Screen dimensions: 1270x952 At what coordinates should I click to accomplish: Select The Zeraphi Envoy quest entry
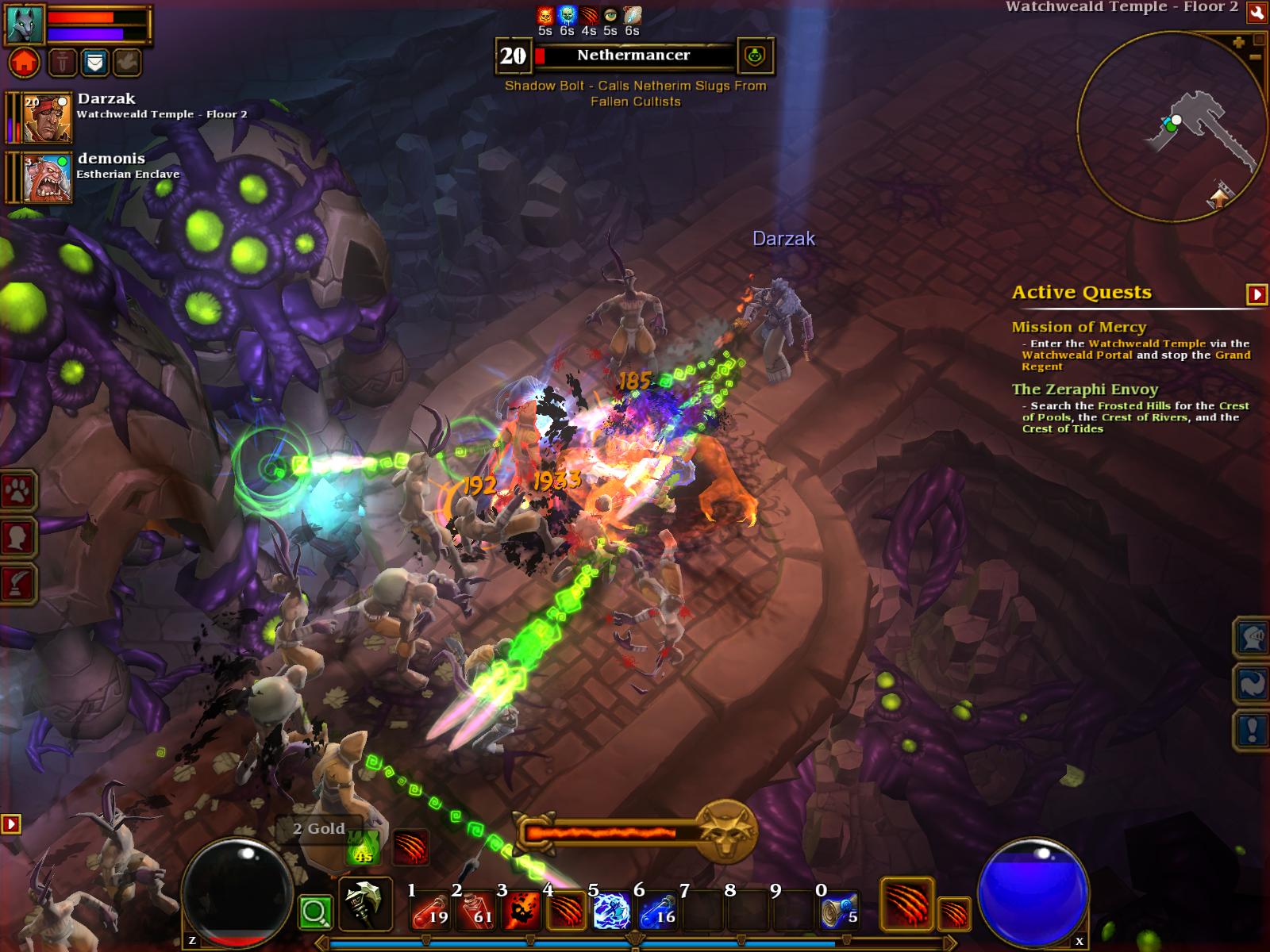(1084, 390)
